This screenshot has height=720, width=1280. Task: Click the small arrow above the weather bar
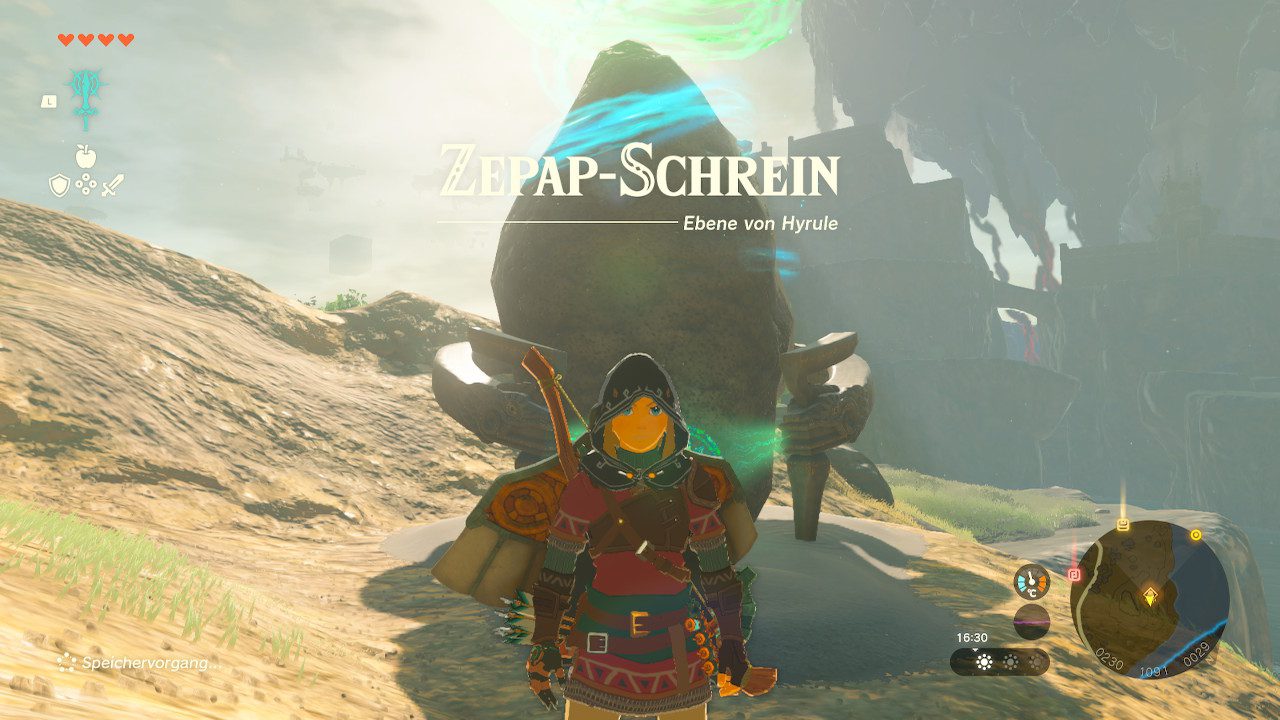pos(976,648)
